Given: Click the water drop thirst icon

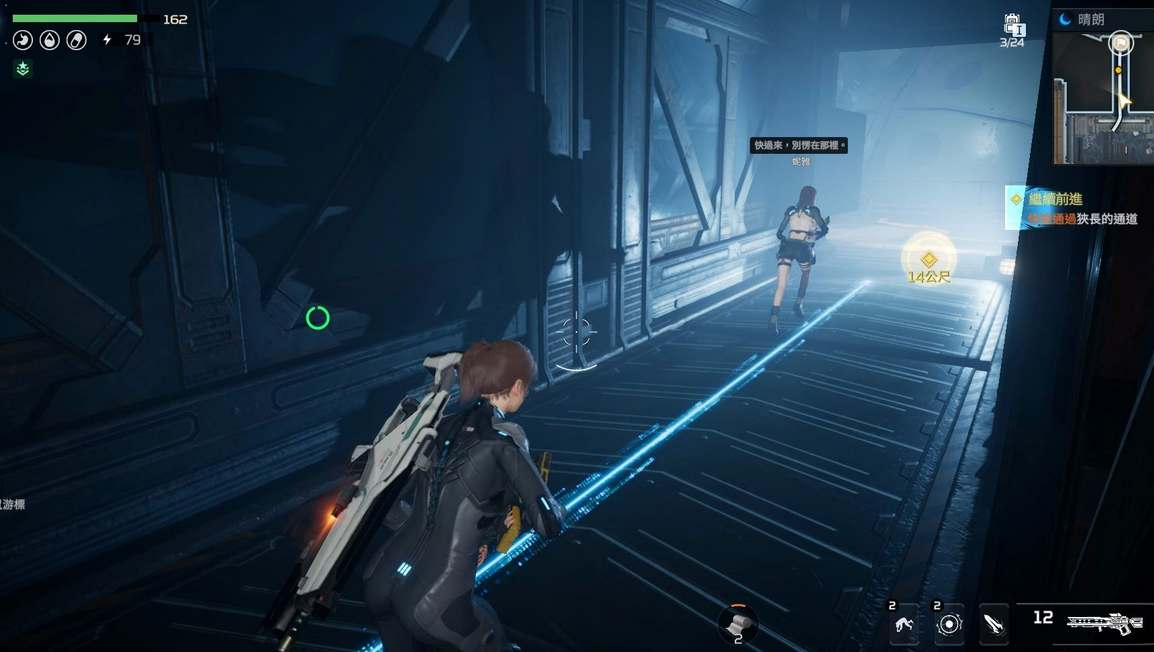Looking at the screenshot, I should point(49,40).
